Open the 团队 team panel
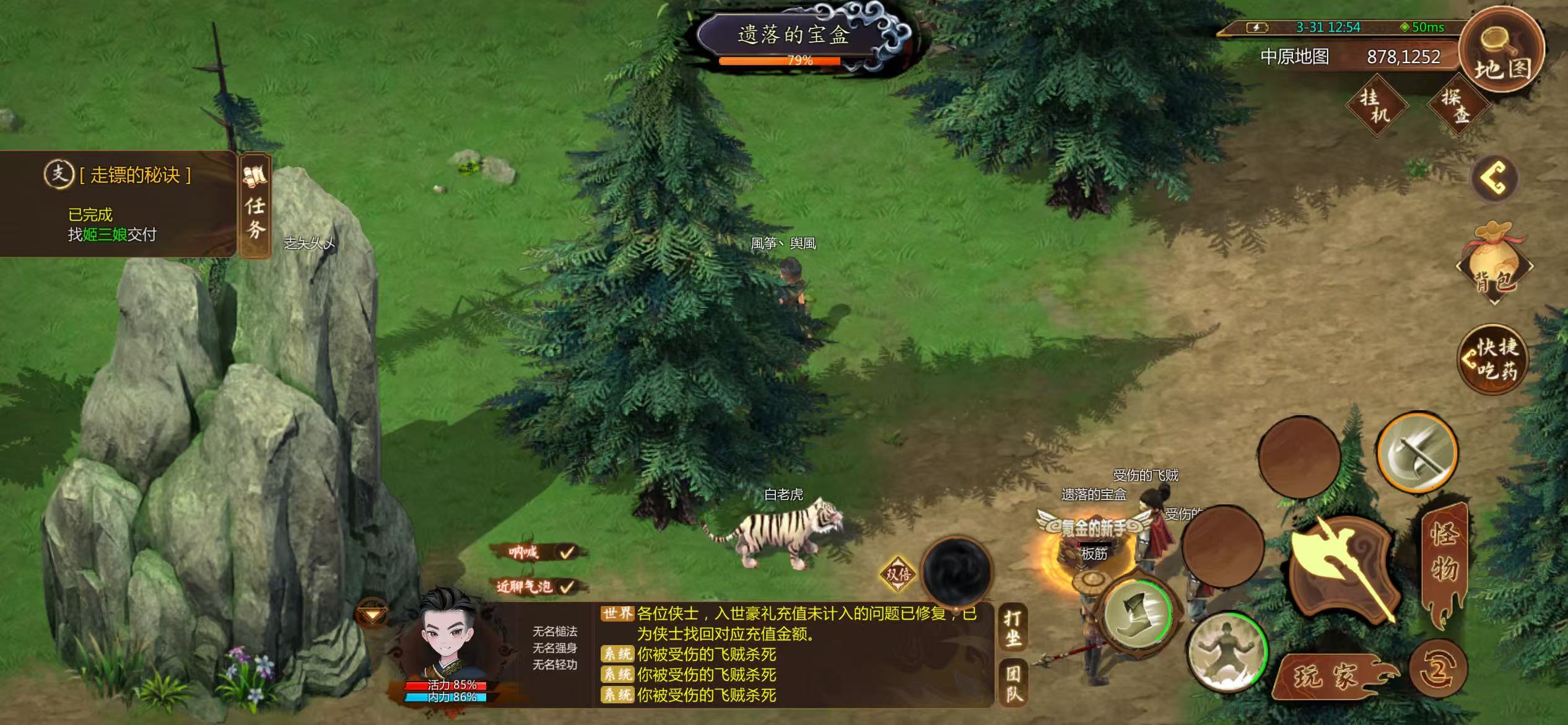 [1013, 683]
